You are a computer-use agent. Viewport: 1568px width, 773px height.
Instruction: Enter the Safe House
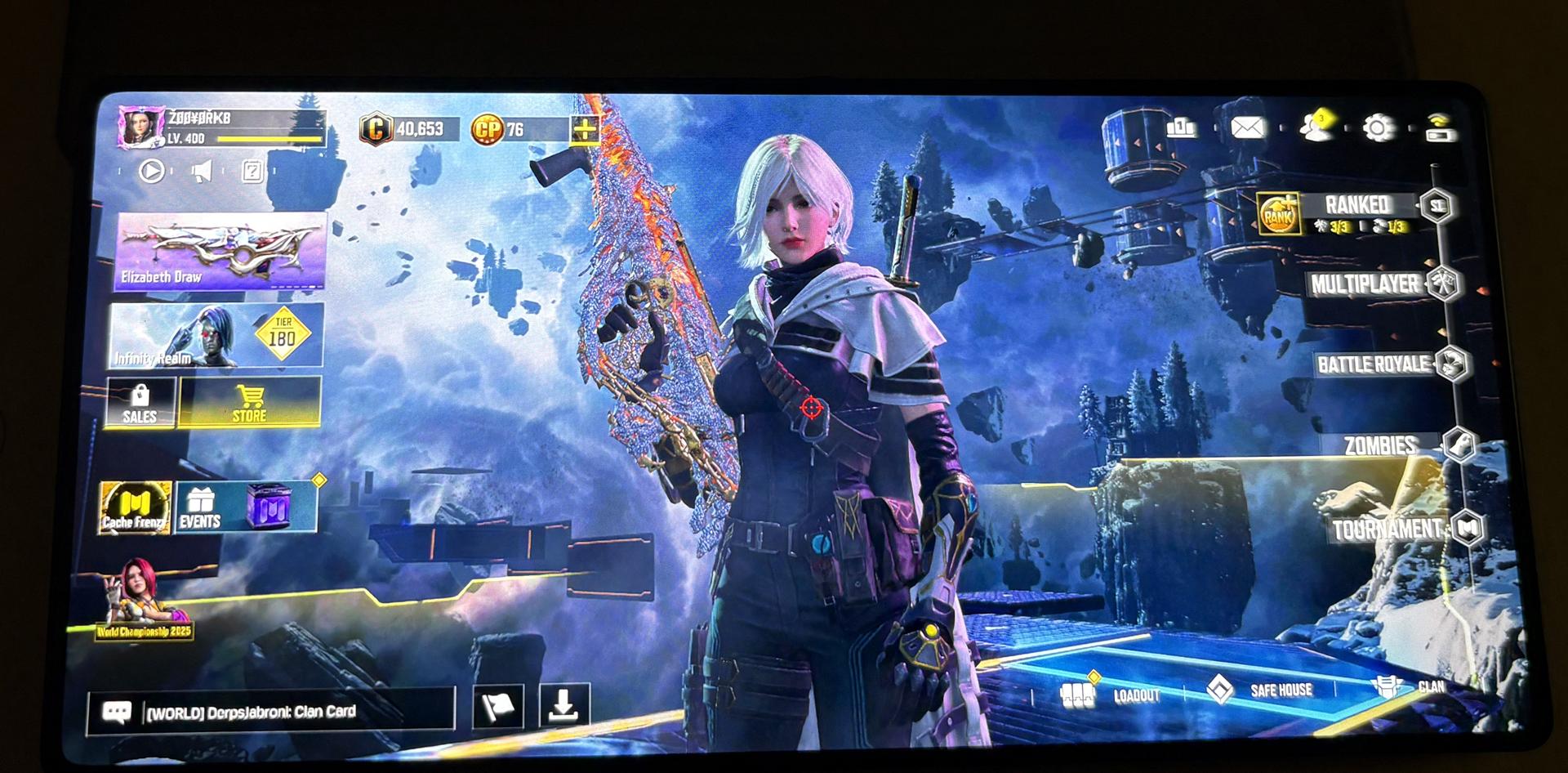(1262, 690)
